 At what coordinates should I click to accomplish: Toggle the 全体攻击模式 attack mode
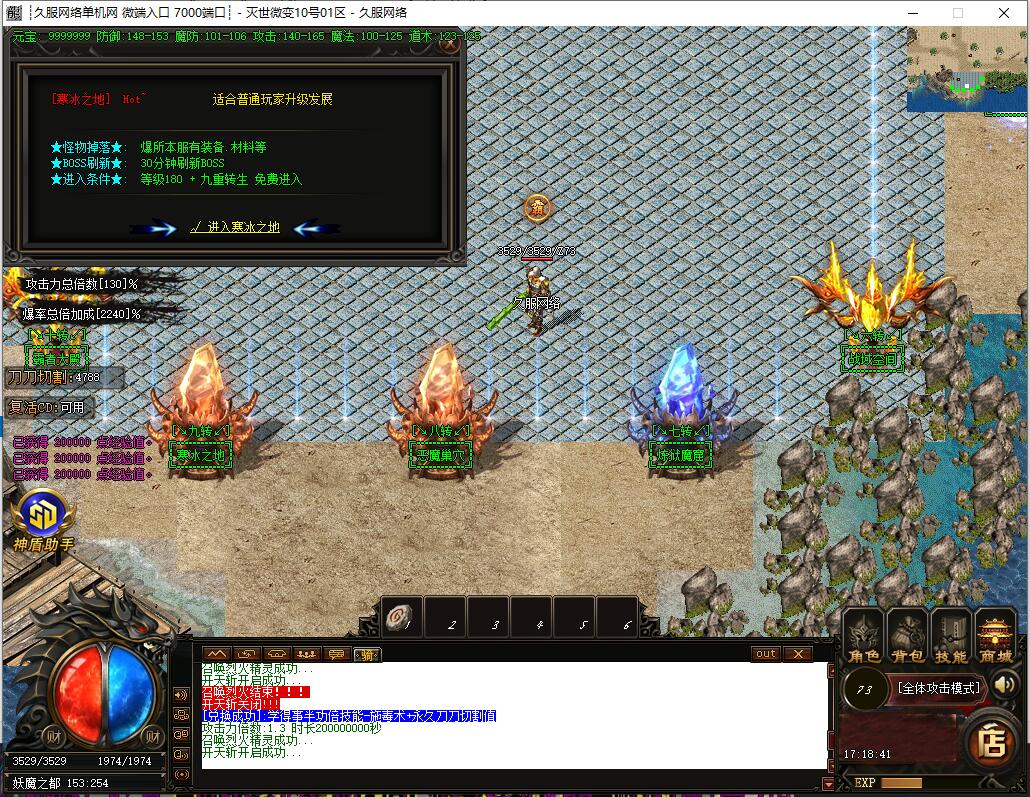(x=937, y=688)
